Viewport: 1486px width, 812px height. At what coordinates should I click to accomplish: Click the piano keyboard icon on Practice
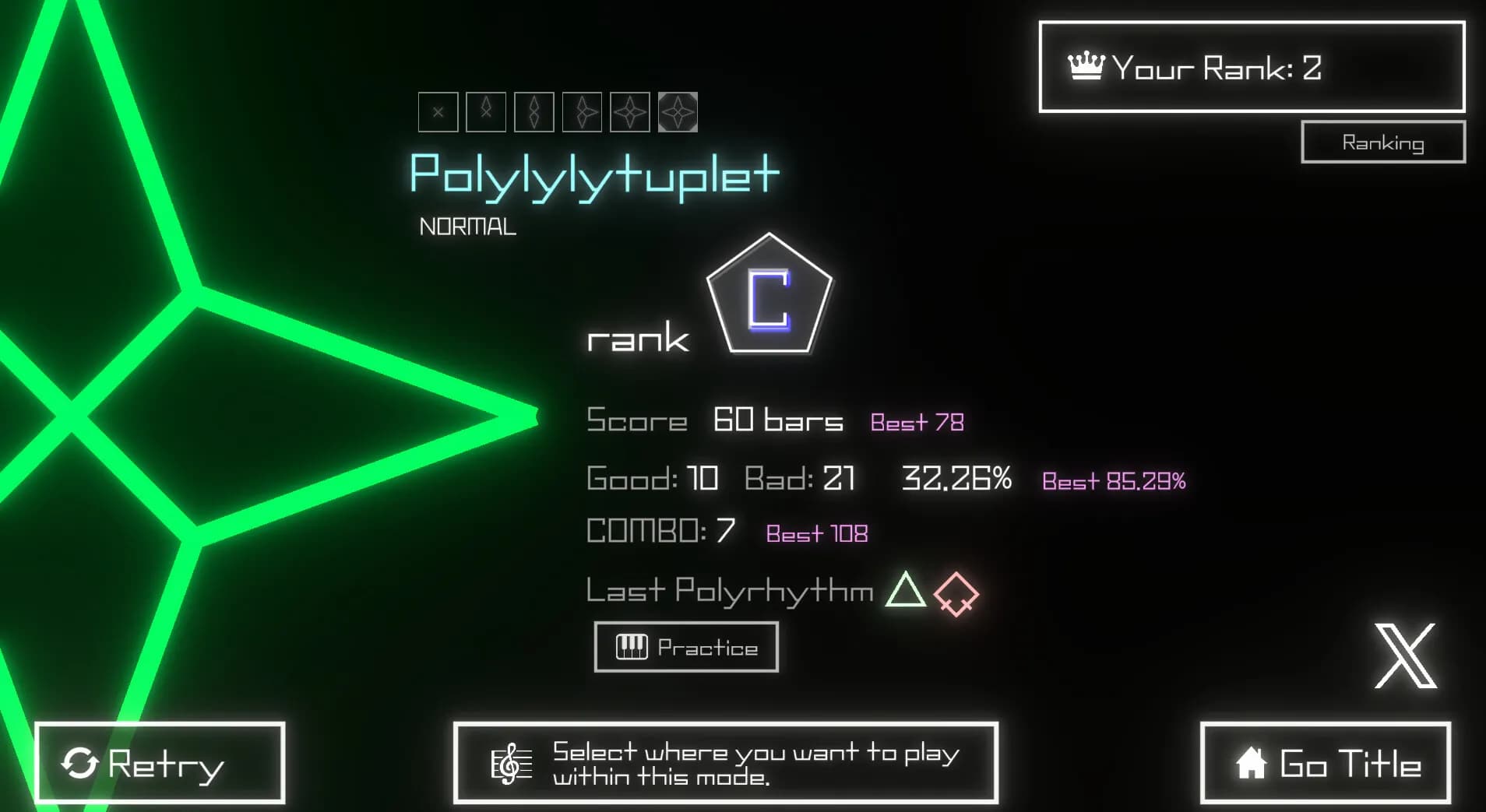coord(630,646)
